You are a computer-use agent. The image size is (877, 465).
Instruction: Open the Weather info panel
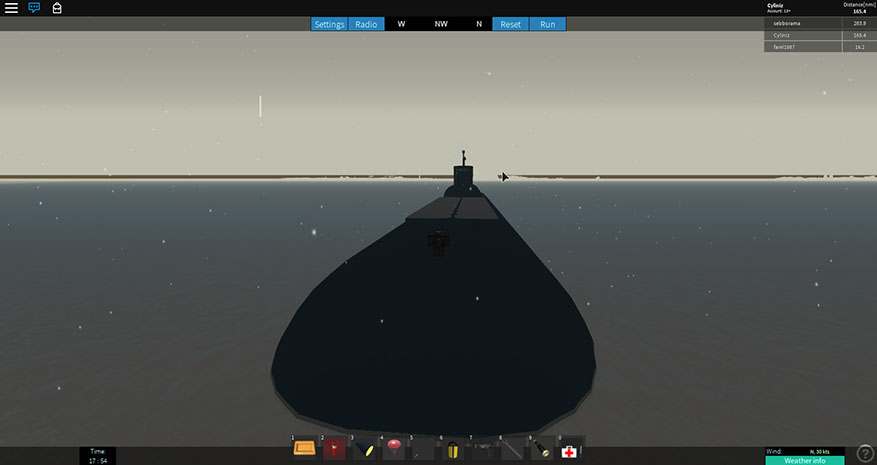click(x=804, y=460)
